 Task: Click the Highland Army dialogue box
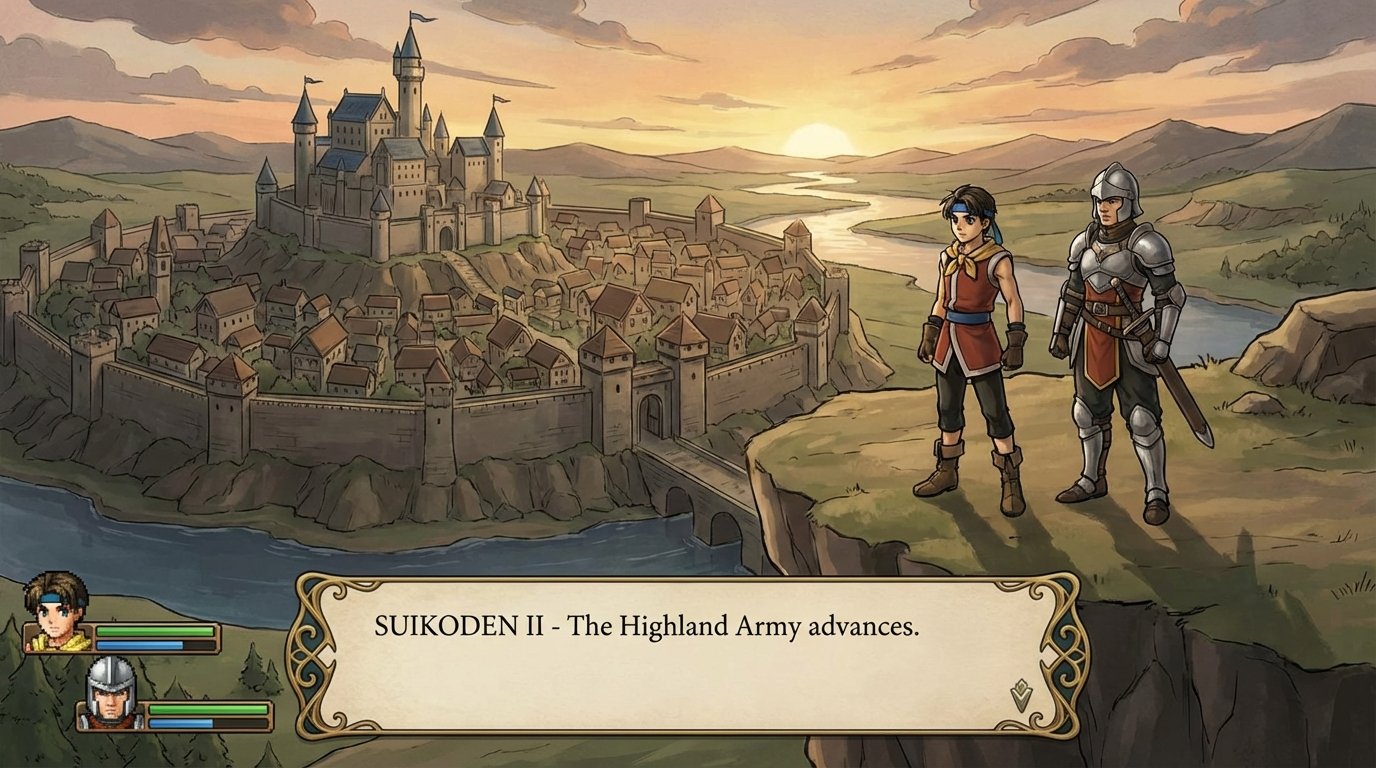coord(686,656)
